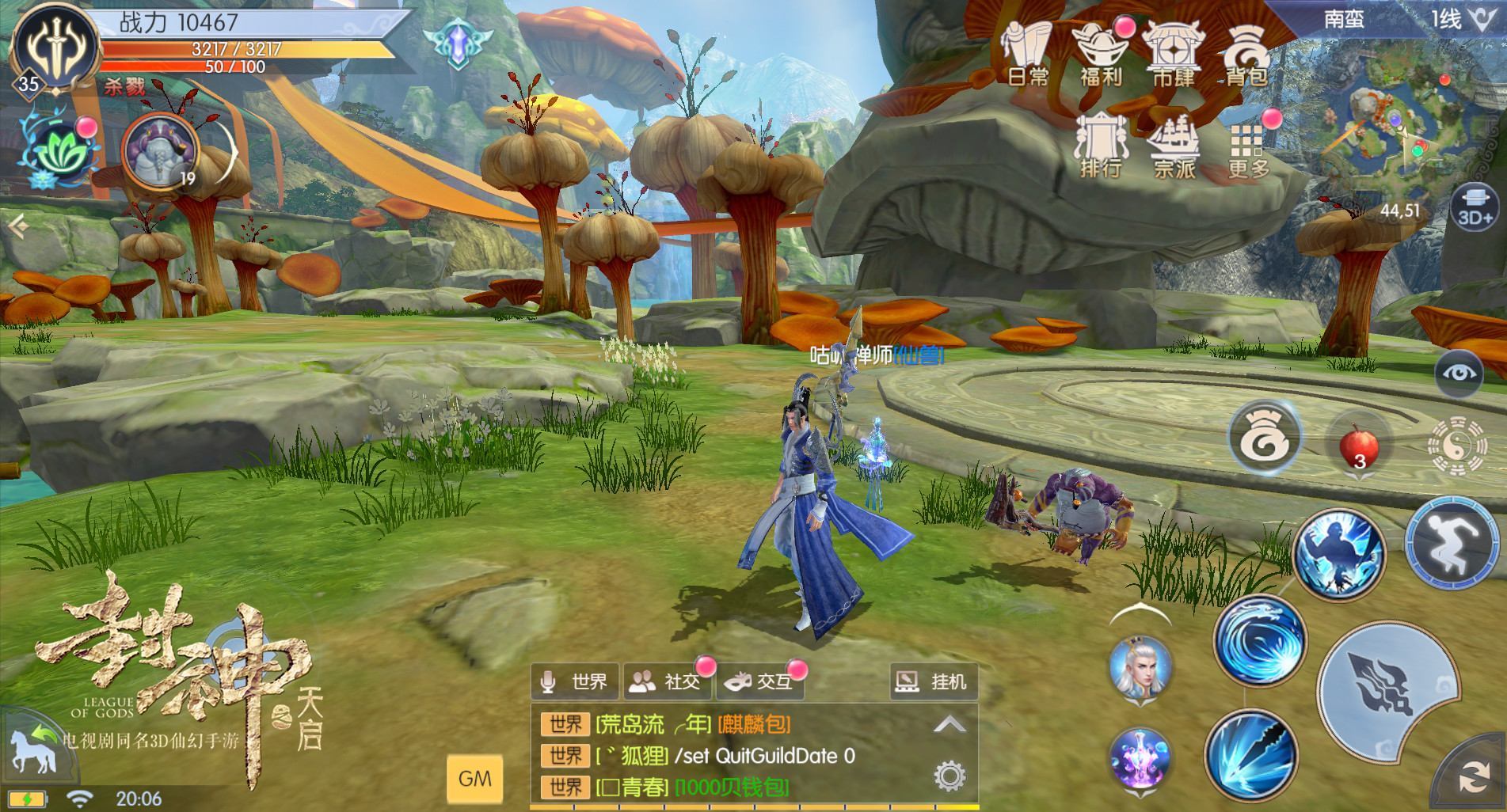
Task: Expand the 更多 more menu
Action: click(x=1248, y=148)
